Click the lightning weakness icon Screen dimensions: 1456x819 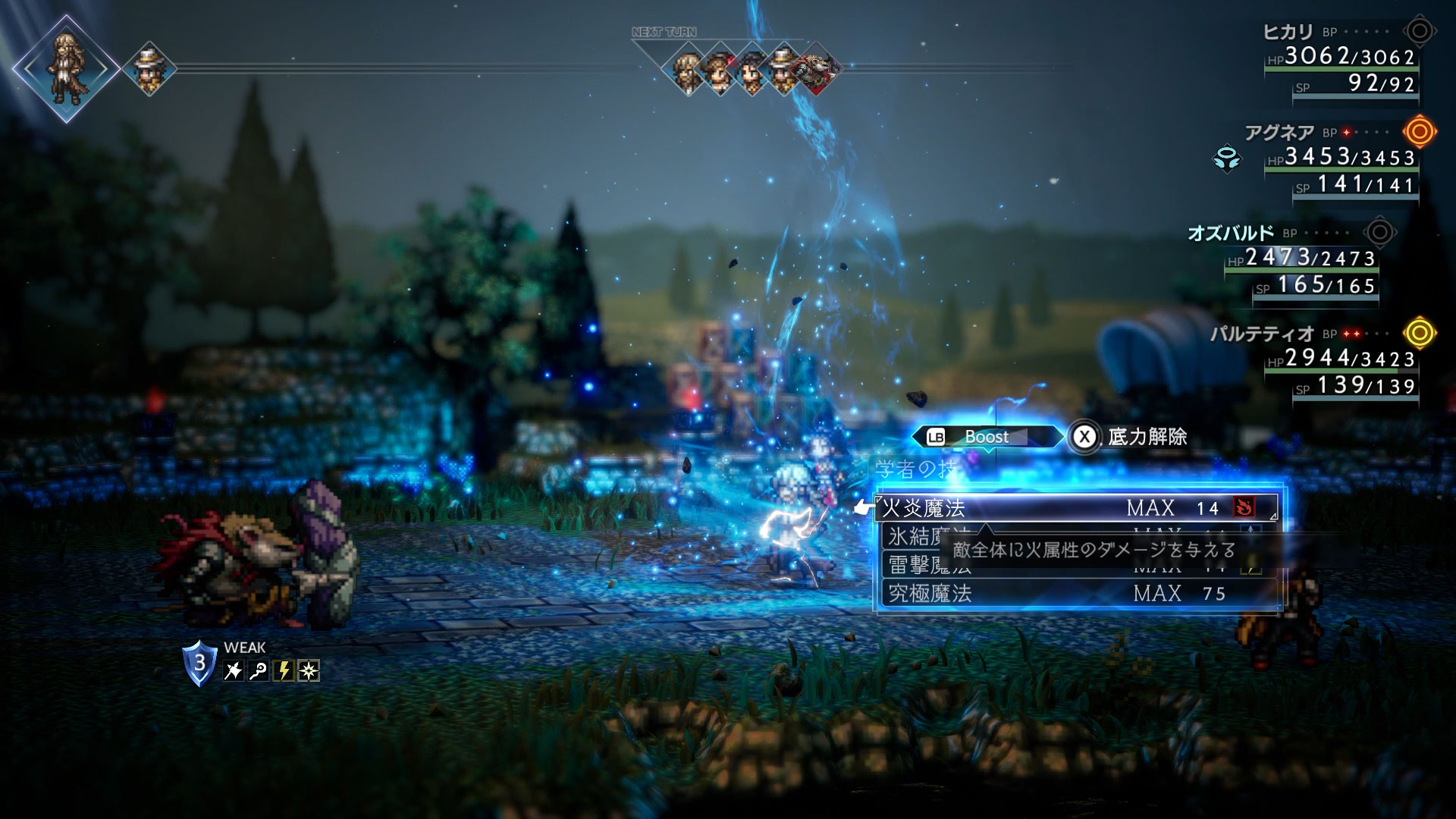pyautogui.click(x=284, y=671)
